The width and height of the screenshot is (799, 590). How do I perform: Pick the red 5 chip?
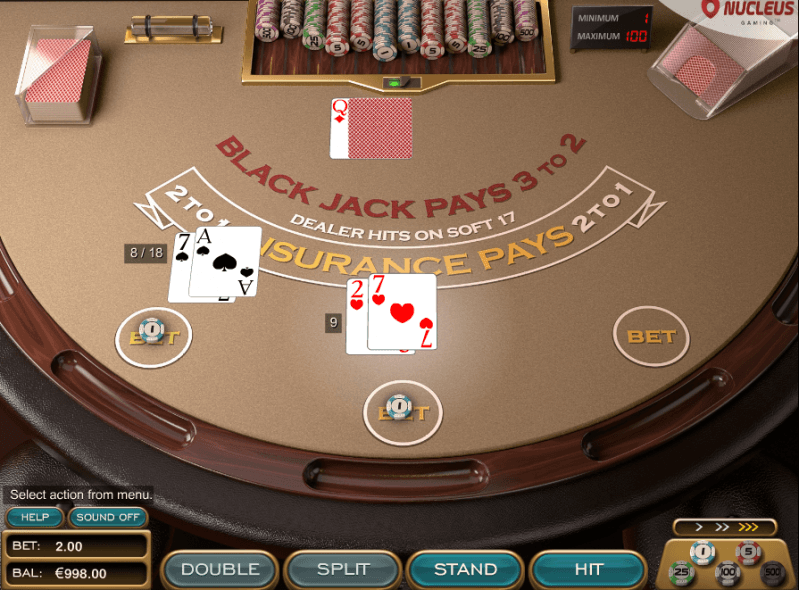point(748,552)
